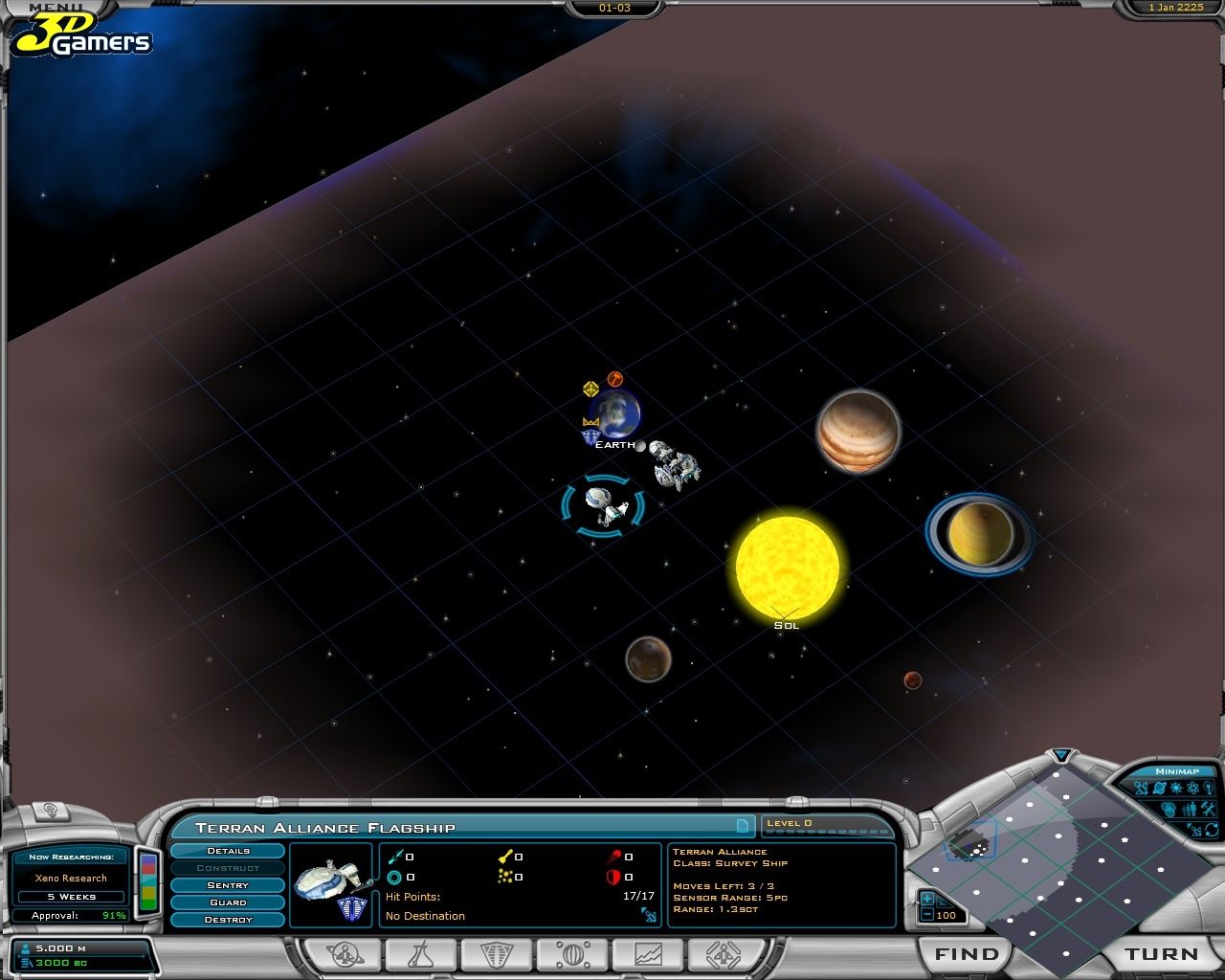Select the Terran Alliance survey ship near Earth
1225x980 pixels.
pos(603,502)
